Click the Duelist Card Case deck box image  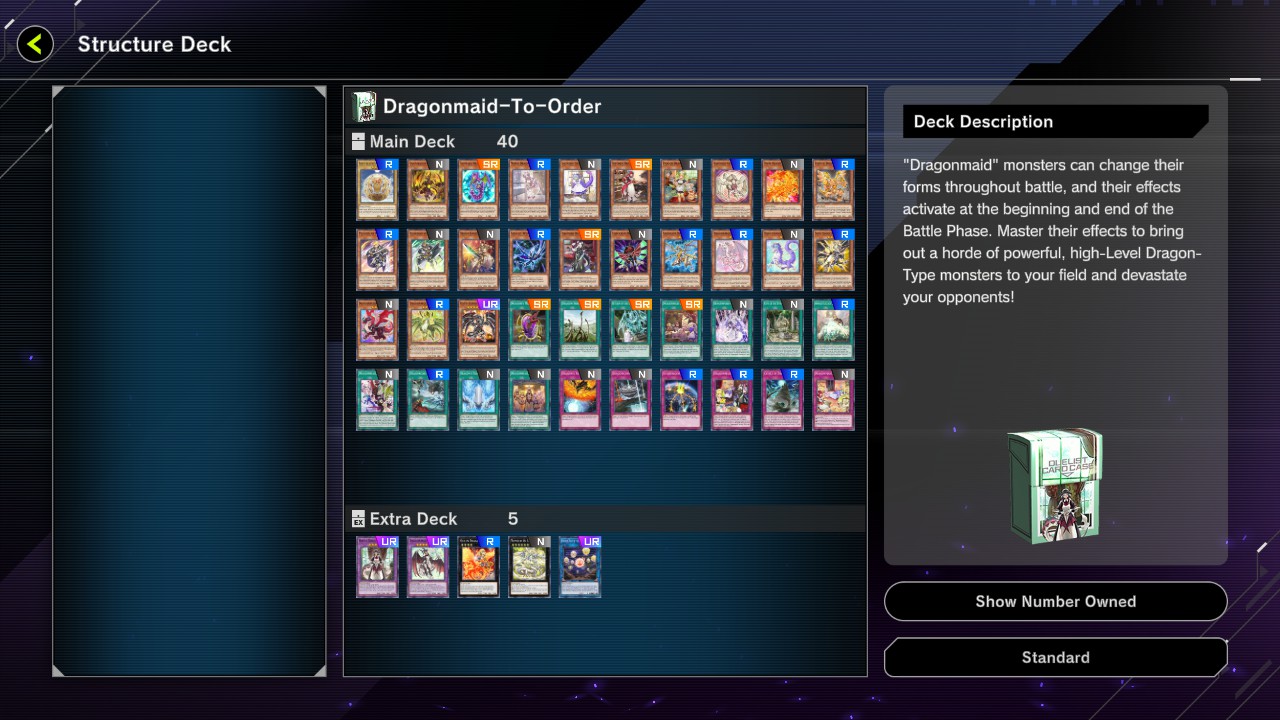[x=1055, y=485]
